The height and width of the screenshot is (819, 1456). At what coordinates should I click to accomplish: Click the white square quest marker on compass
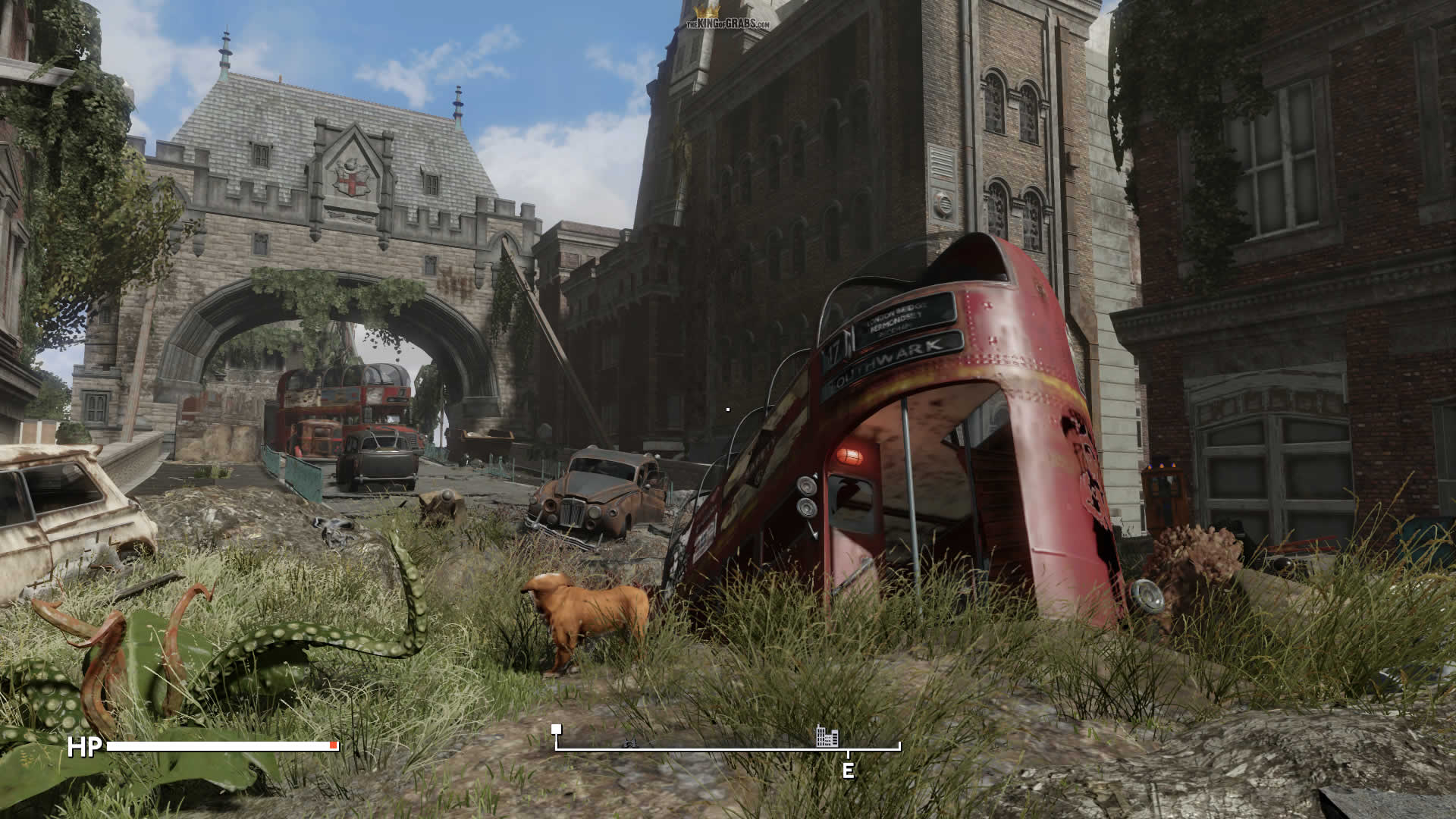557,730
